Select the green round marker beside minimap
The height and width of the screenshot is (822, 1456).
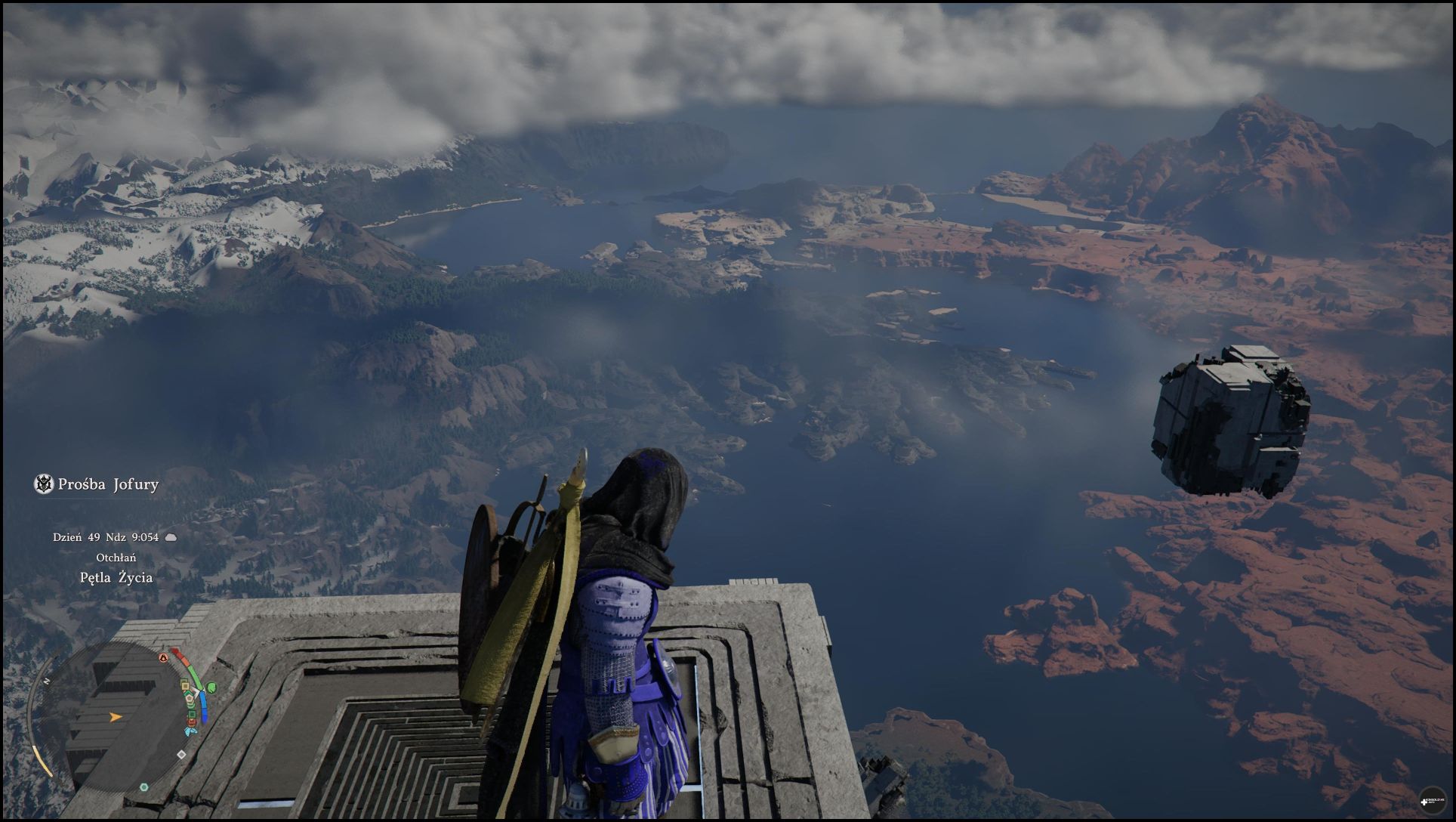pos(211,687)
